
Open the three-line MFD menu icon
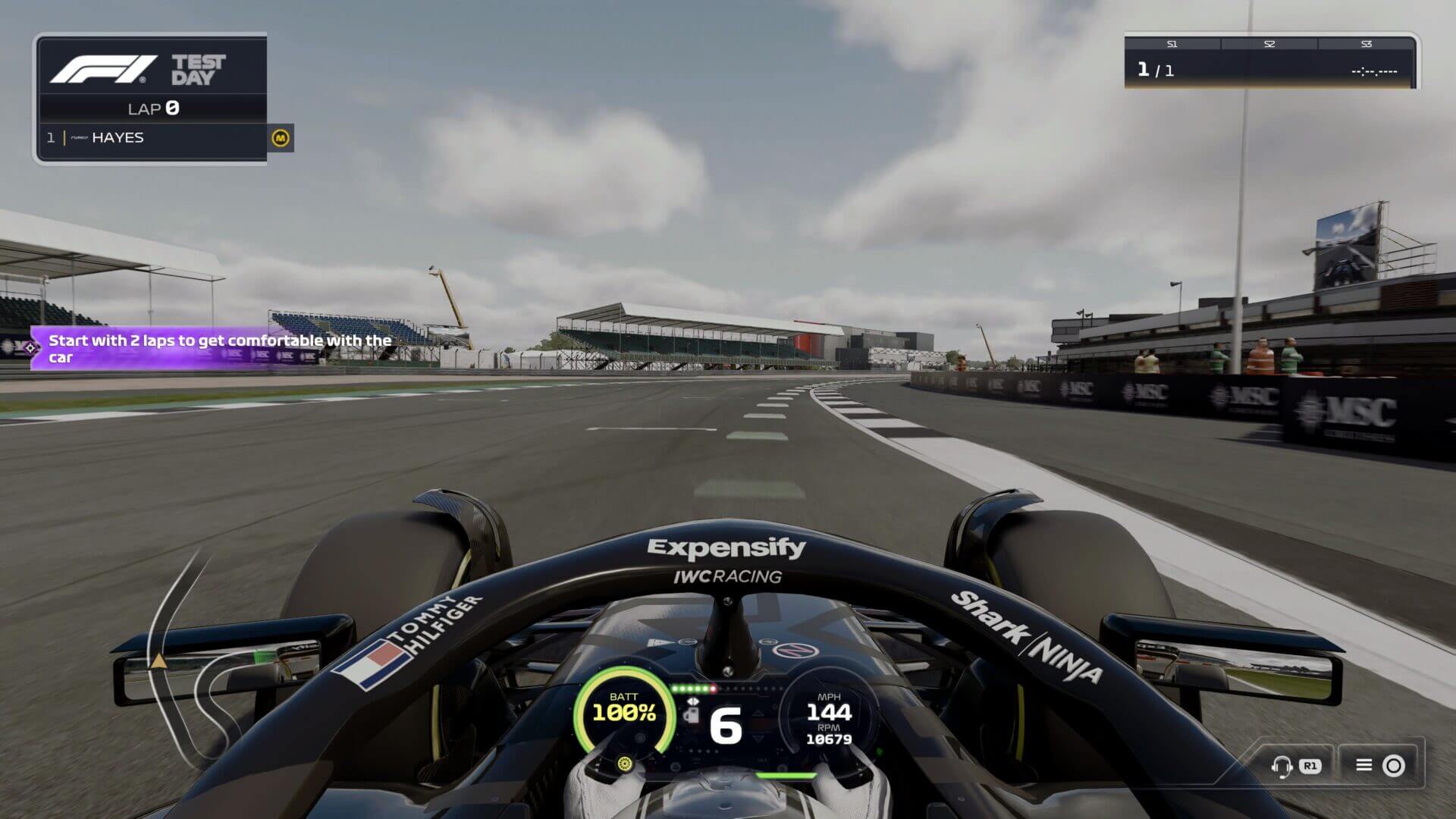pos(1363,765)
